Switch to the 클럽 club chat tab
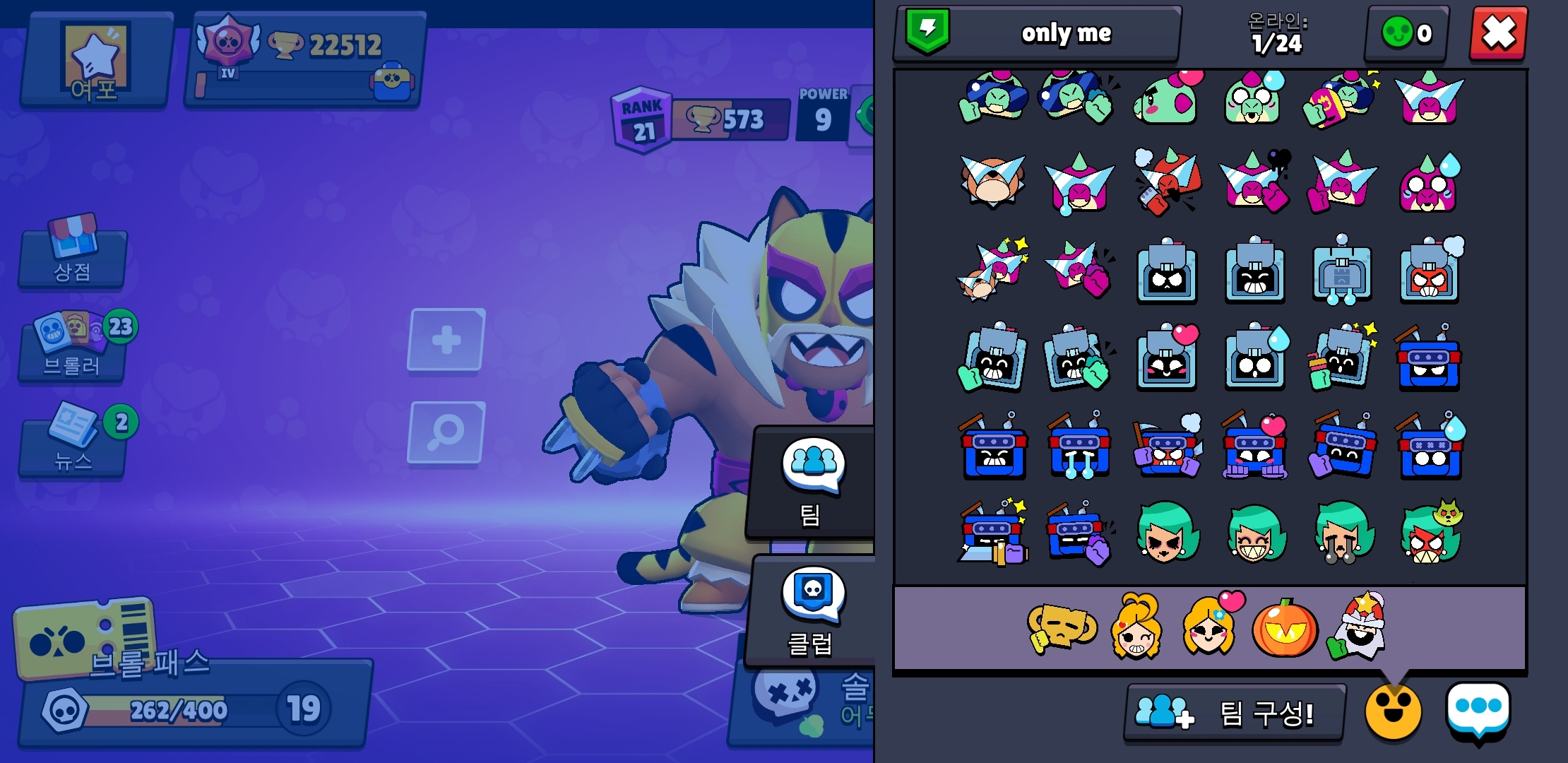The width and height of the screenshot is (1568, 763). point(812,612)
